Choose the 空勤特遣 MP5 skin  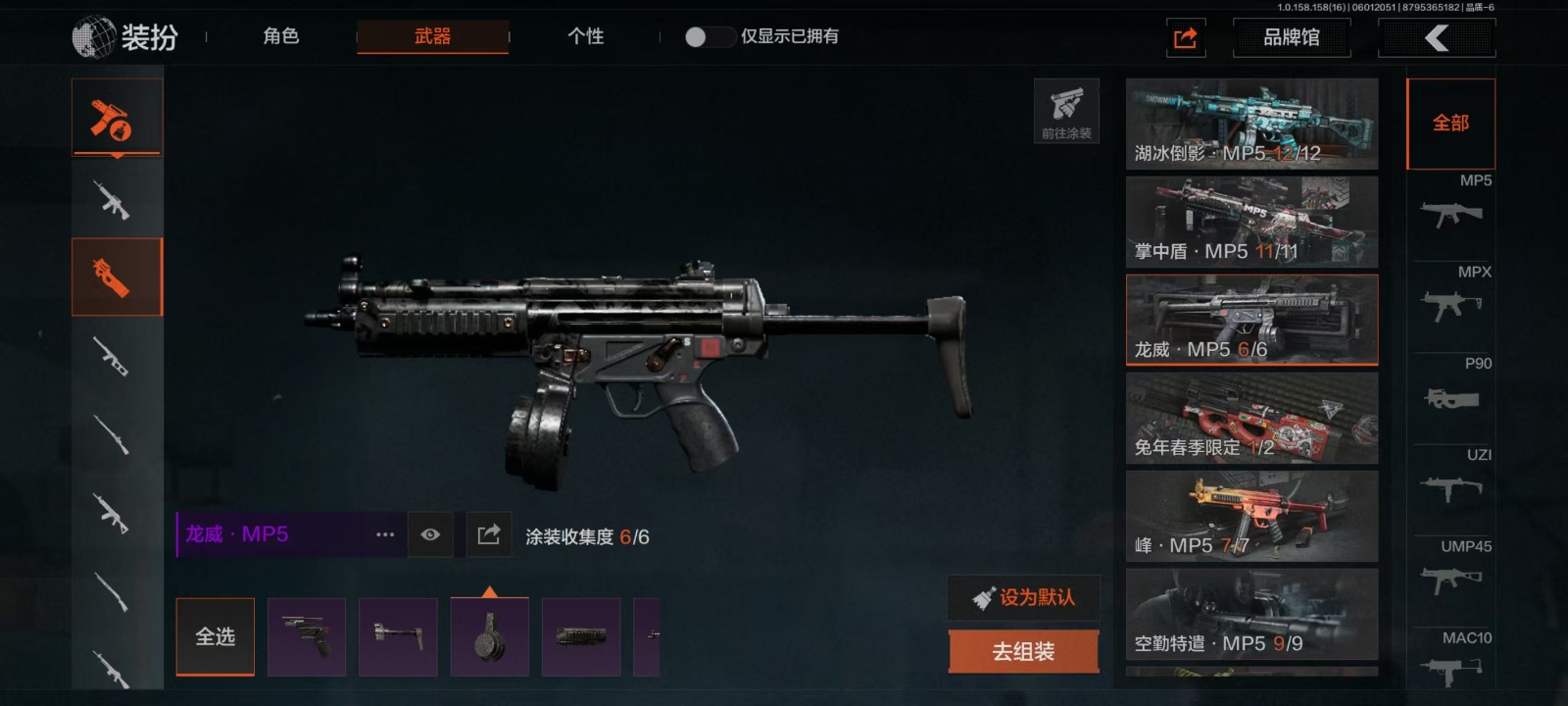click(1251, 614)
